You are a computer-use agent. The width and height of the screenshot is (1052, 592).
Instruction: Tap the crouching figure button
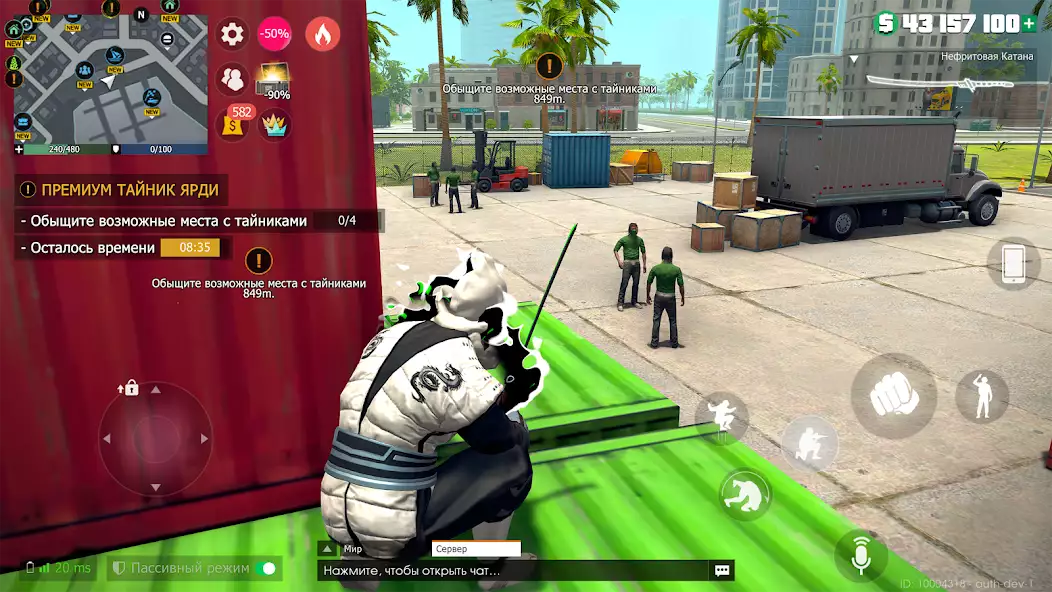pyautogui.click(x=745, y=495)
